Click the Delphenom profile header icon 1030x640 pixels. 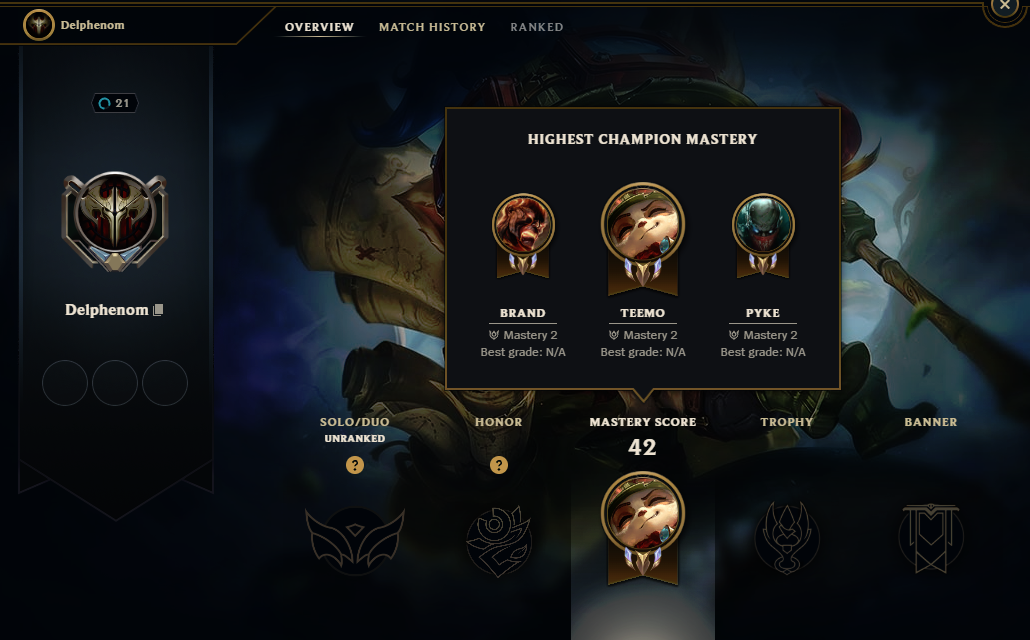click(40, 25)
